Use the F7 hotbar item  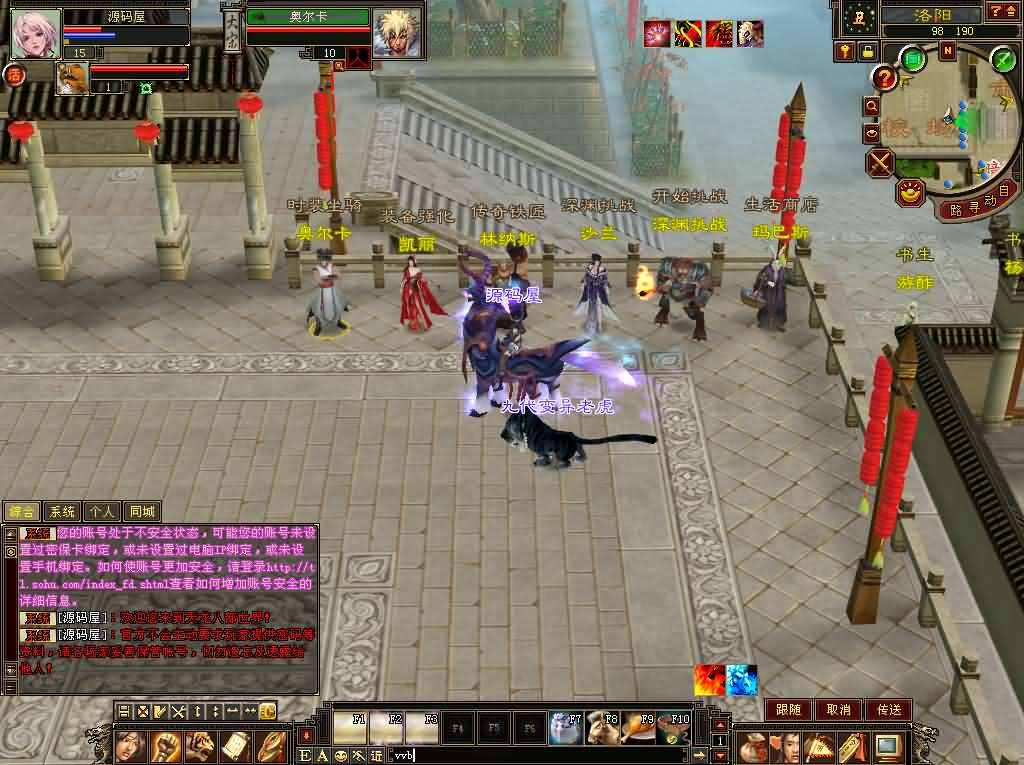565,727
